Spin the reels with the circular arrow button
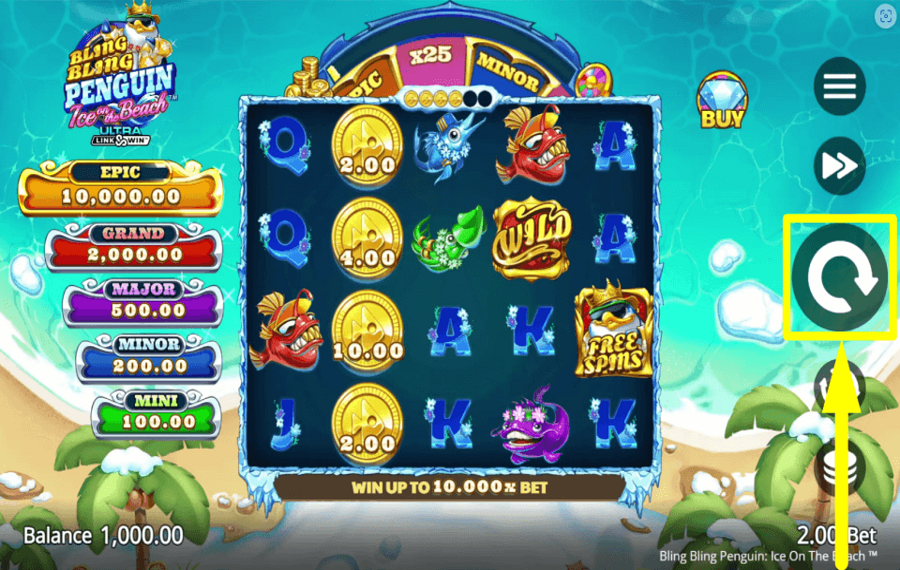This screenshot has width=900, height=570. [838, 277]
